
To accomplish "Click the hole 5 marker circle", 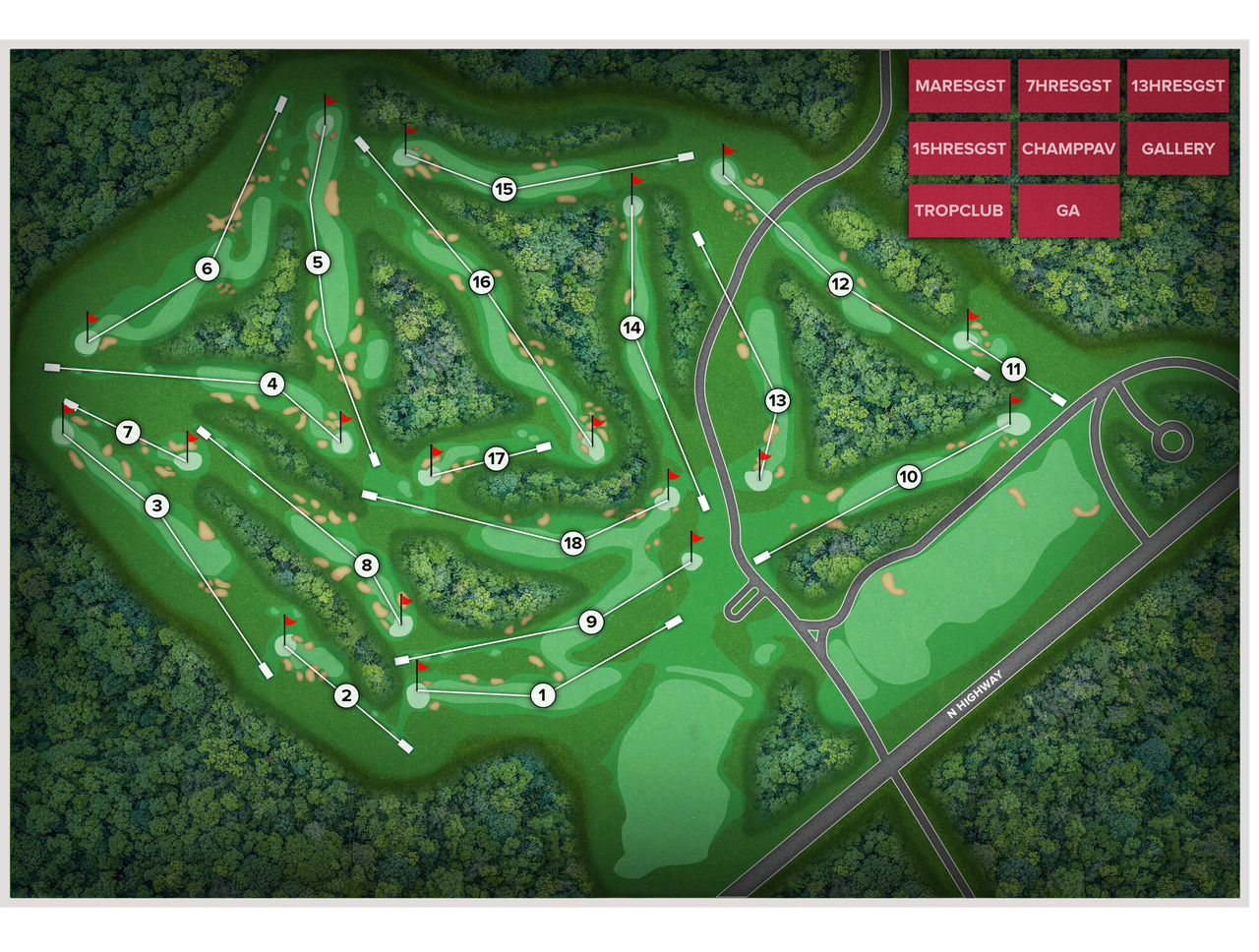I will [317, 262].
